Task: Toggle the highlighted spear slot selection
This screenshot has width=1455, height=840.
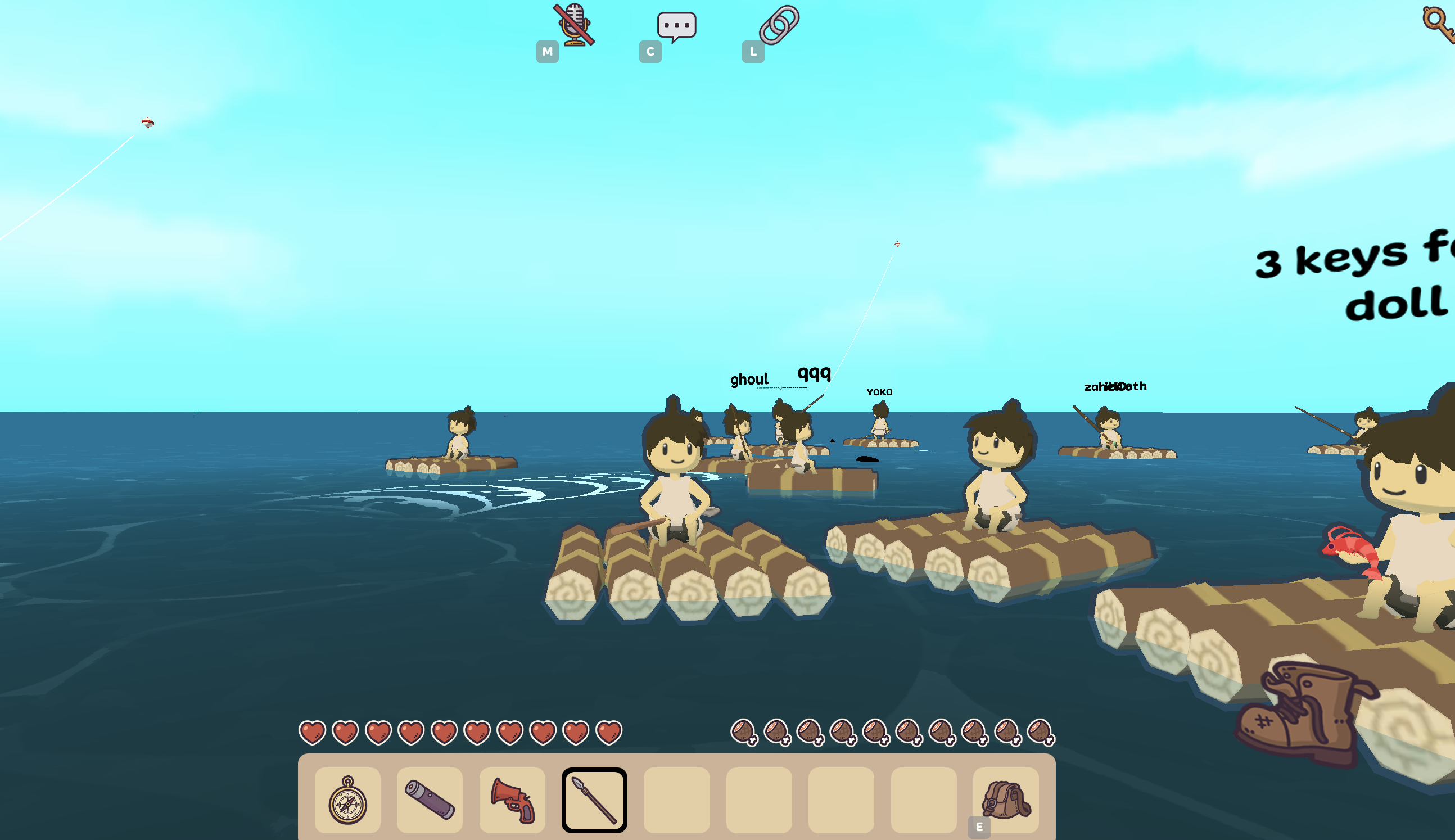Action: coord(594,801)
